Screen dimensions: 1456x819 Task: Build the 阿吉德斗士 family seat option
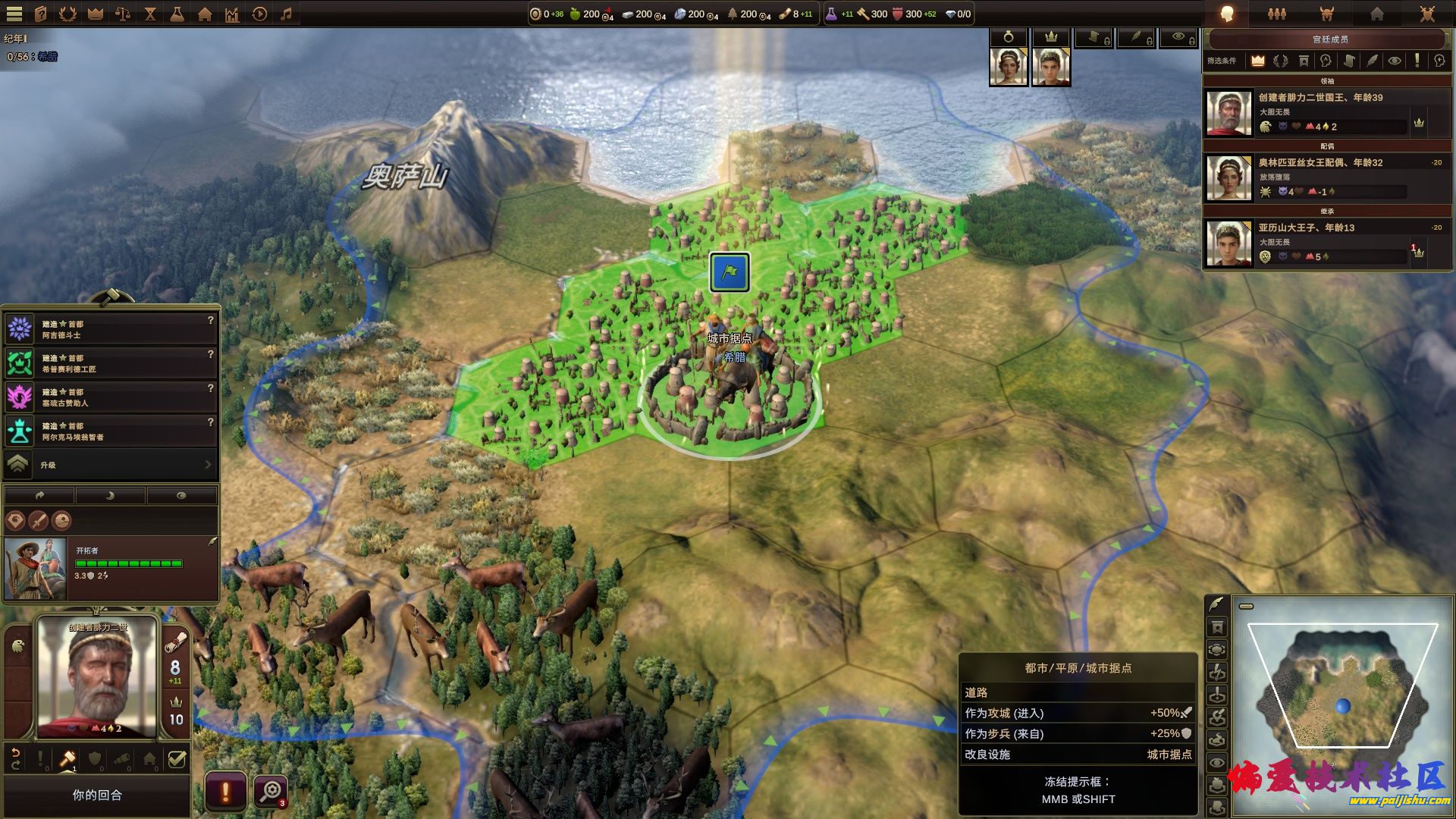[111, 329]
